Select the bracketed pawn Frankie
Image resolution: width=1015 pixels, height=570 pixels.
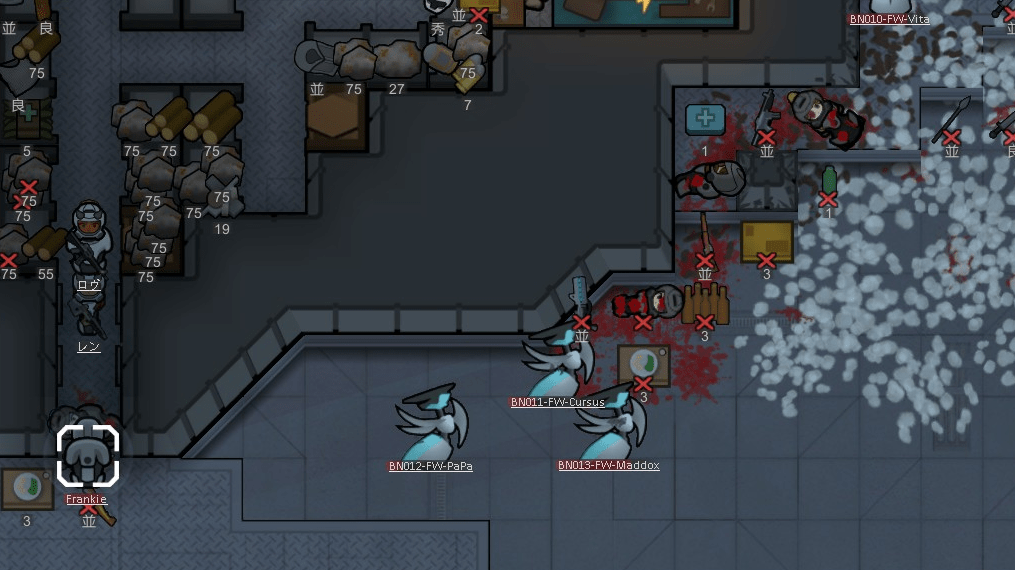88,457
